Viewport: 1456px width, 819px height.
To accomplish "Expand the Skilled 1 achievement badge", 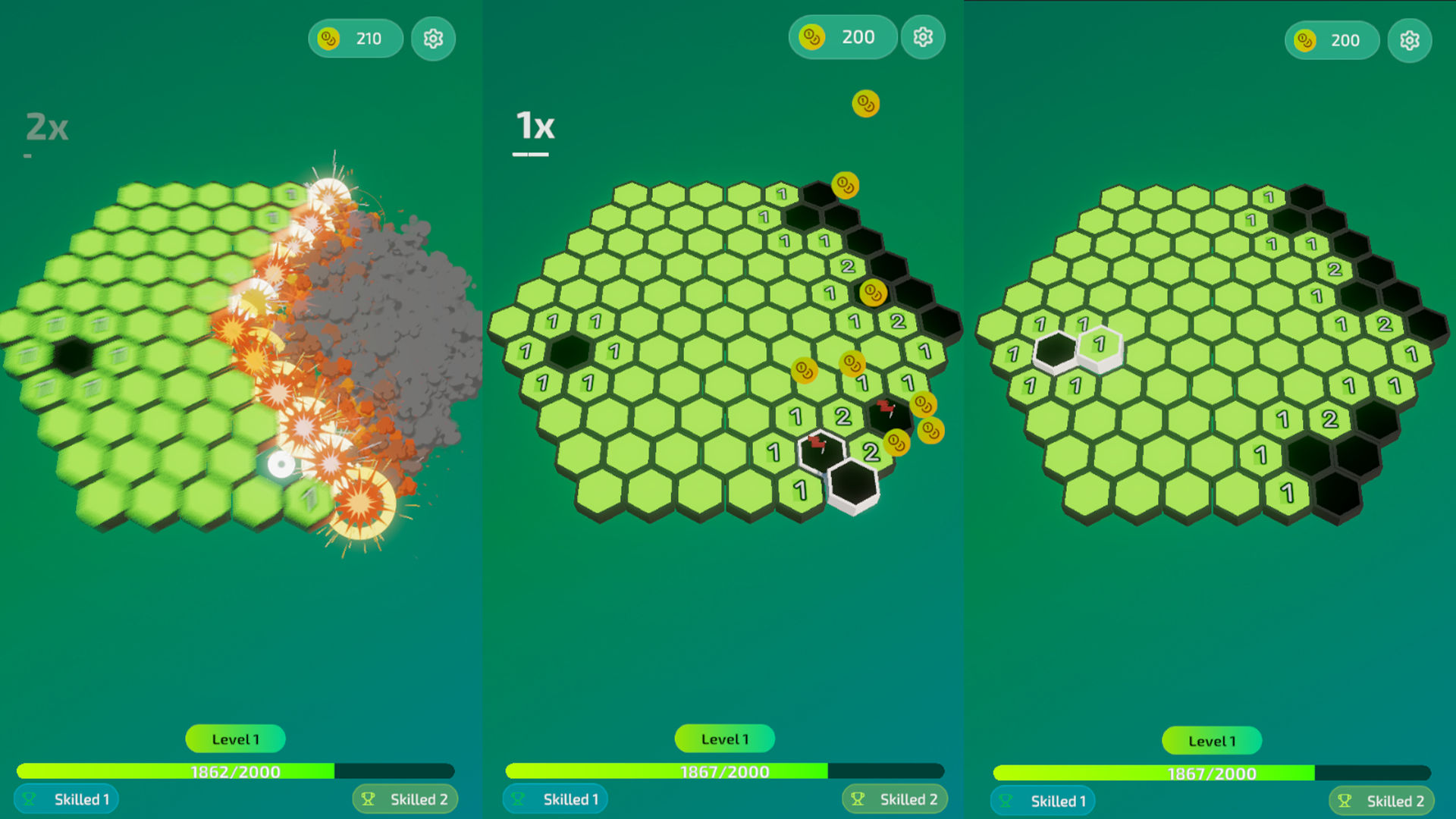I will point(66,799).
